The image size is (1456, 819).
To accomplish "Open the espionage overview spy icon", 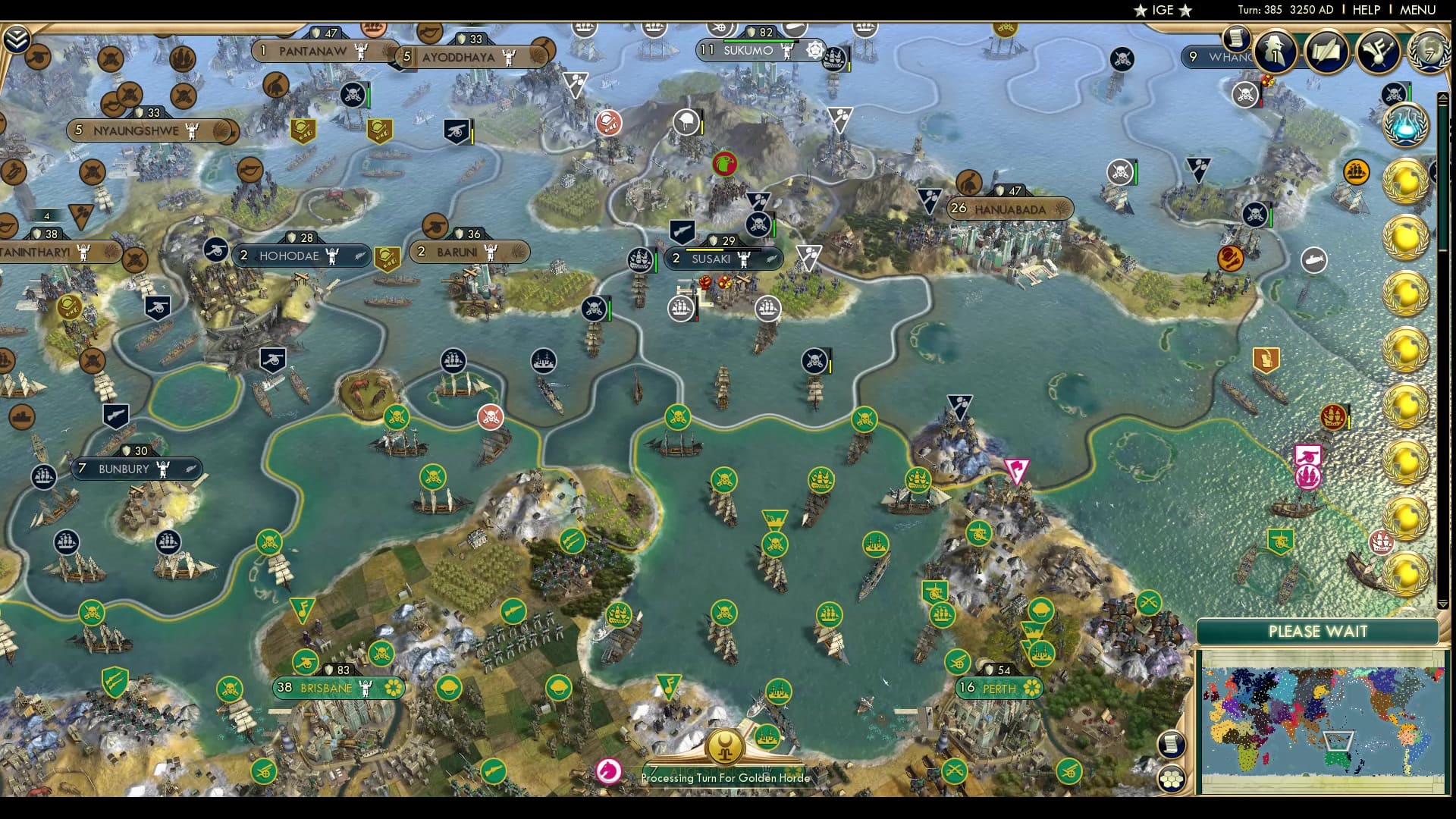I will point(1276,51).
